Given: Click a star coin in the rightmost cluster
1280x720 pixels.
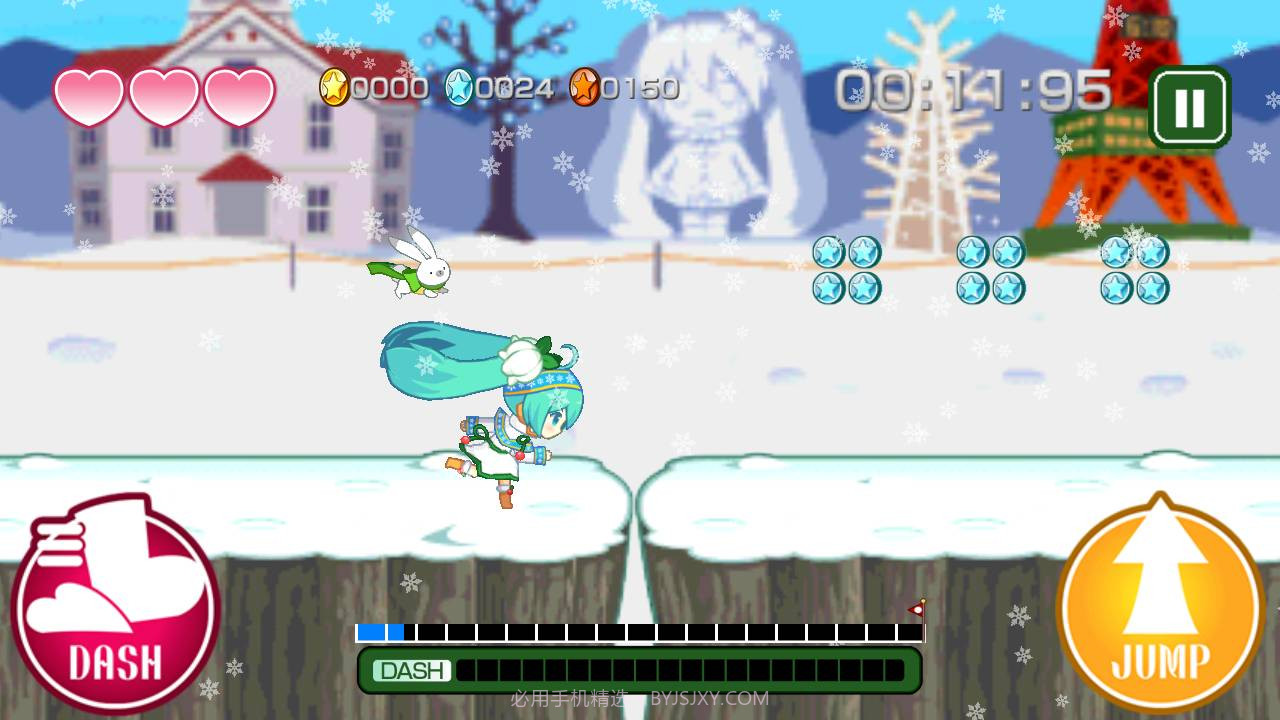Looking at the screenshot, I should click(x=1115, y=254).
